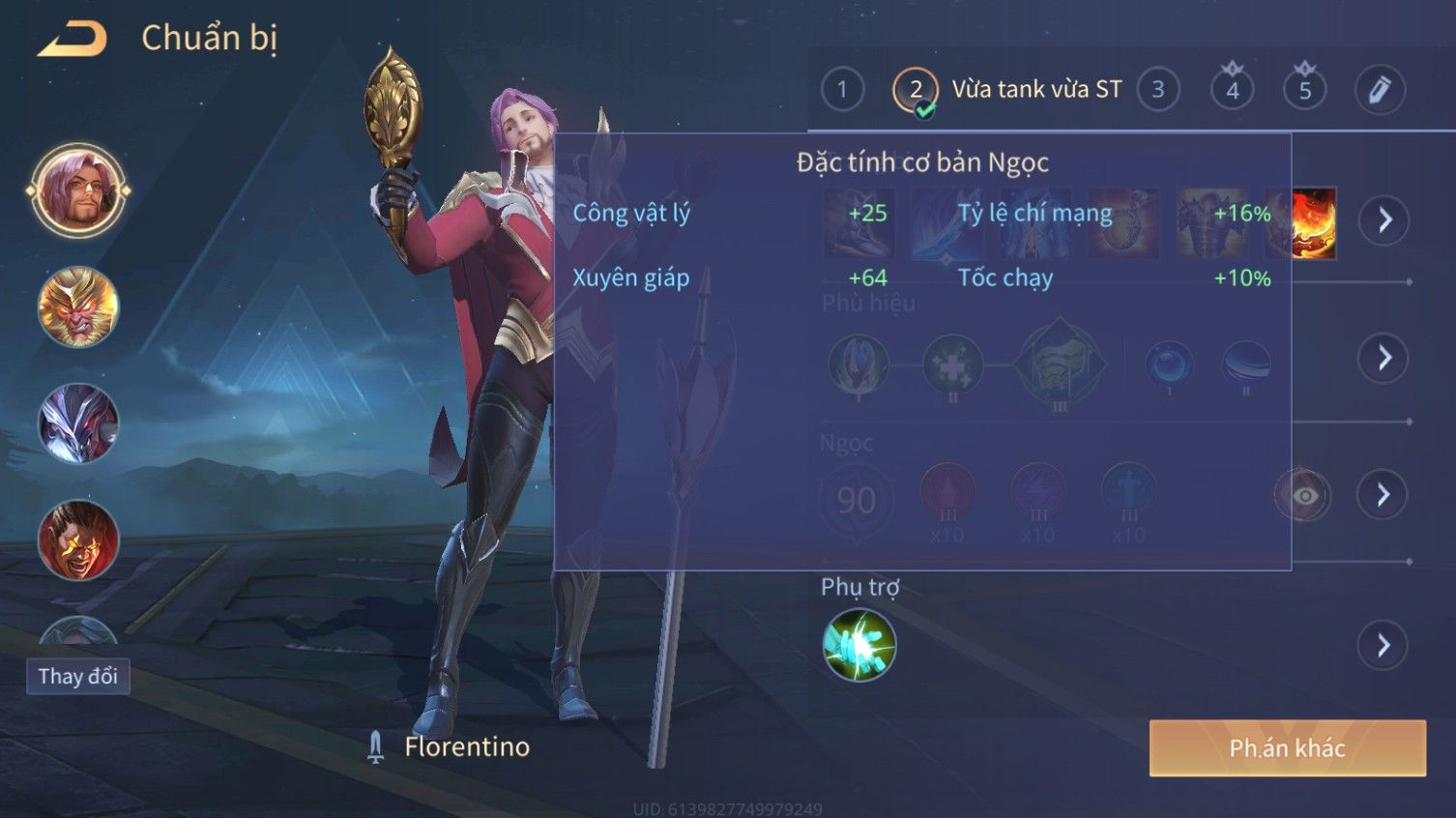
Task: Select the Florentino hero portrait
Action: pos(78,191)
